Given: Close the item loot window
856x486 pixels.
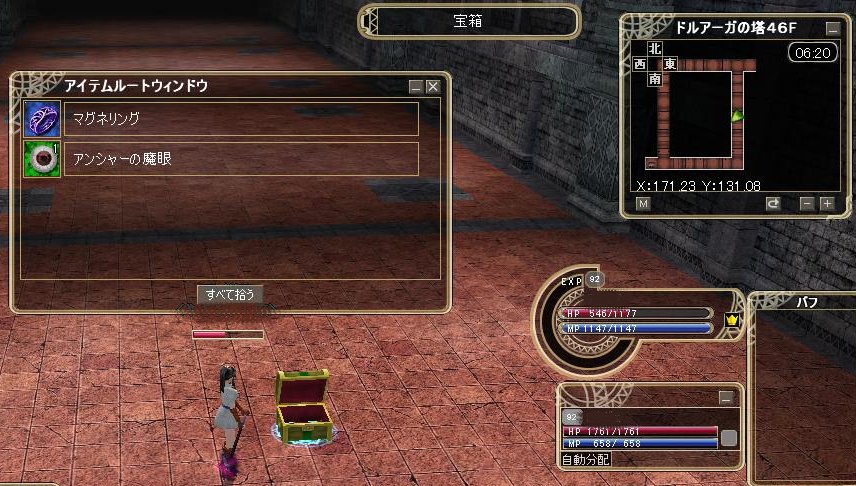Looking at the screenshot, I should pyautogui.click(x=433, y=87).
